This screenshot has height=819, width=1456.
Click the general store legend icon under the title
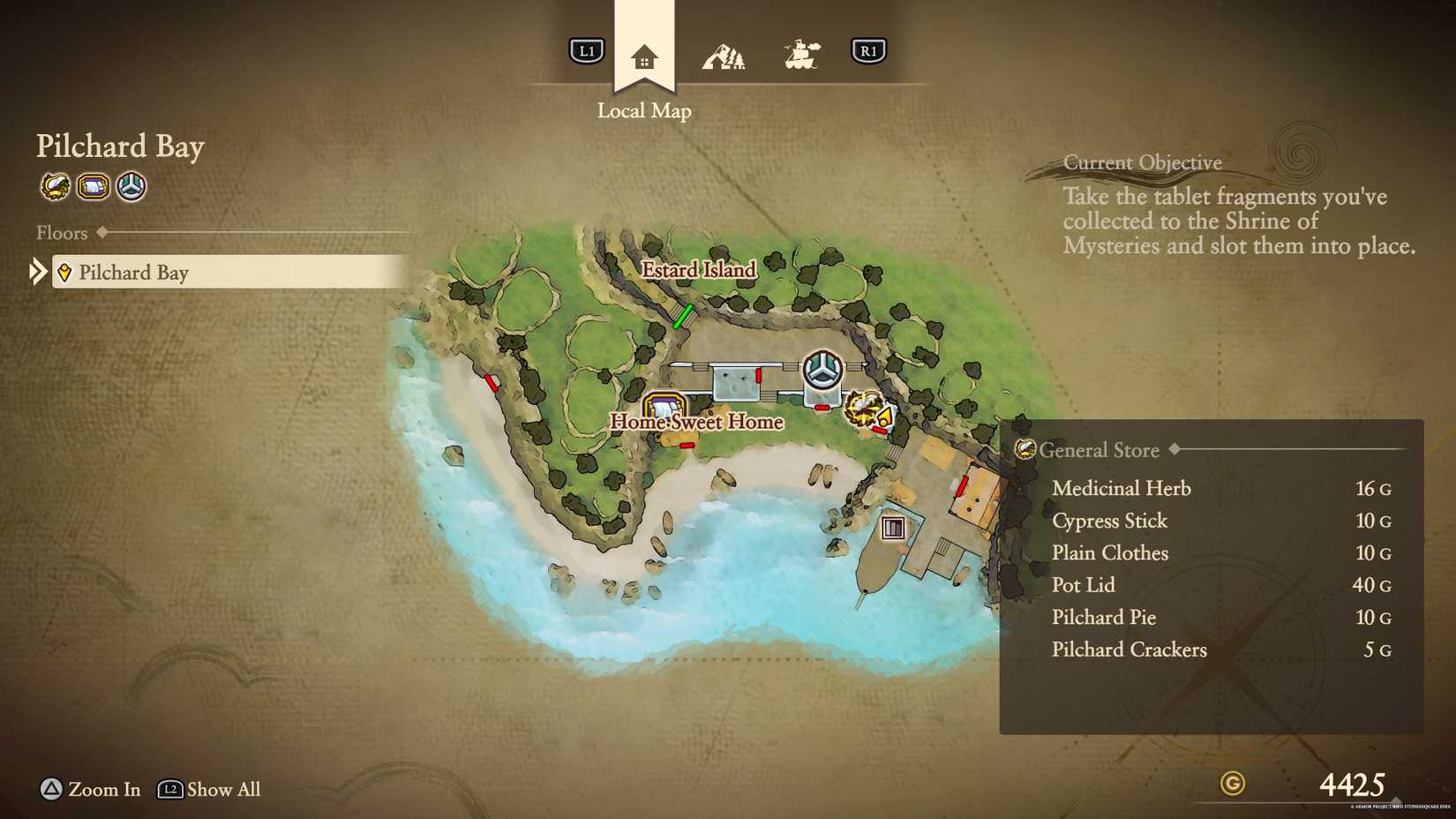pos(55,186)
